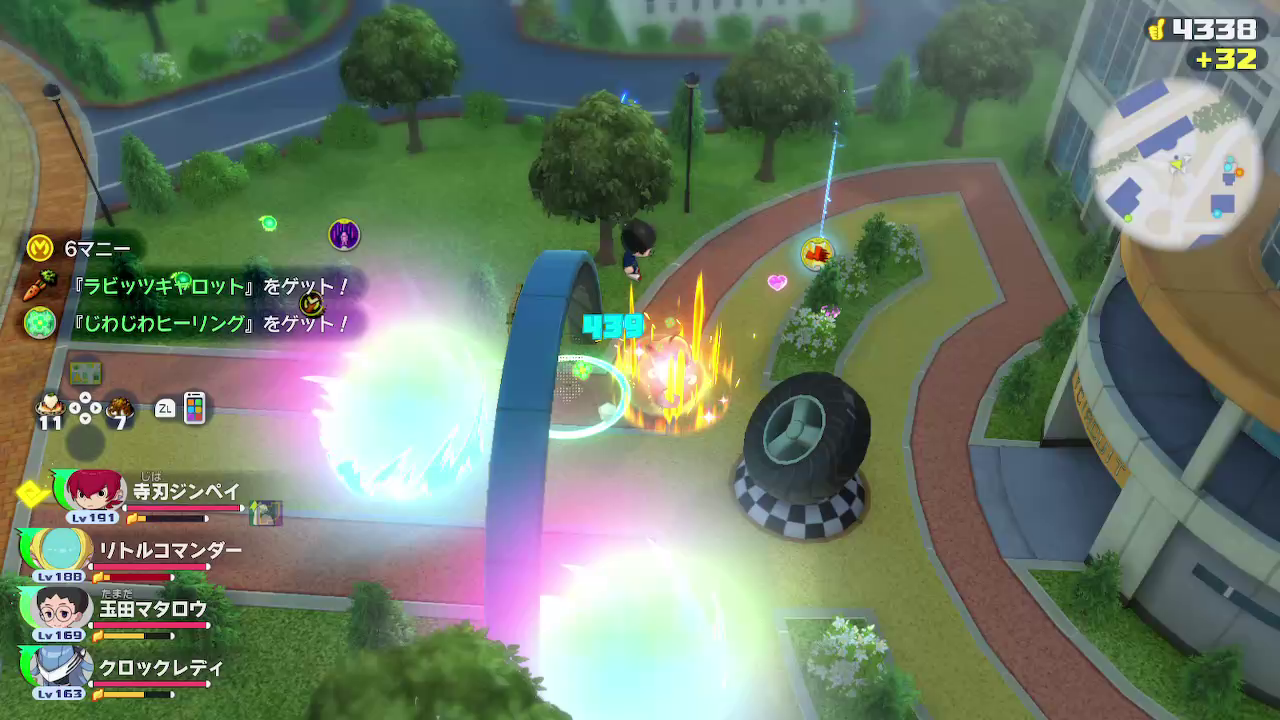This screenshot has width=1280, height=720.
Task: Open the small map thumbnail above the d-pad
Action: click(x=84, y=372)
